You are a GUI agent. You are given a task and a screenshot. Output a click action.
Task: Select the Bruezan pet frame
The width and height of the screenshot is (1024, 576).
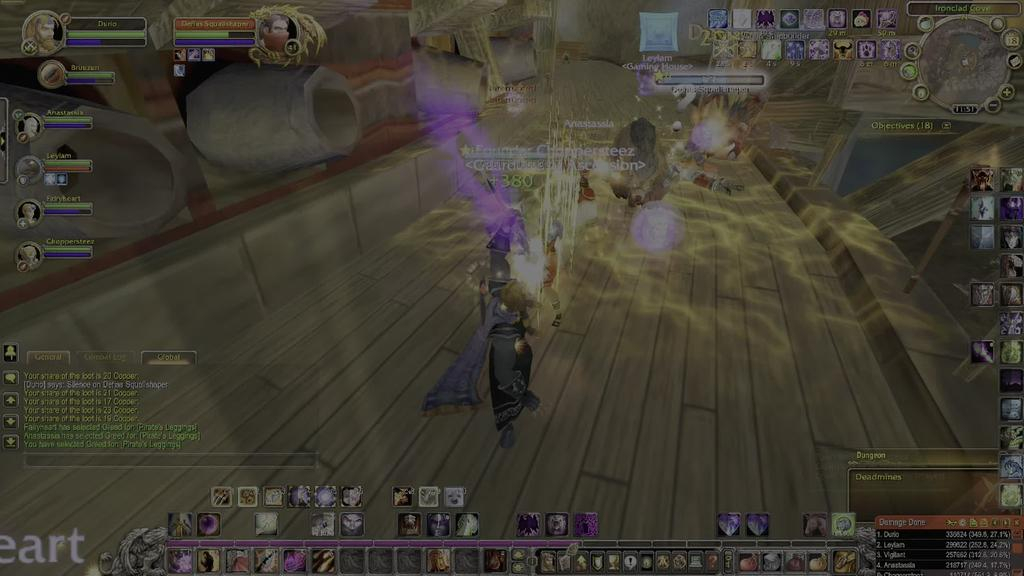[52, 73]
